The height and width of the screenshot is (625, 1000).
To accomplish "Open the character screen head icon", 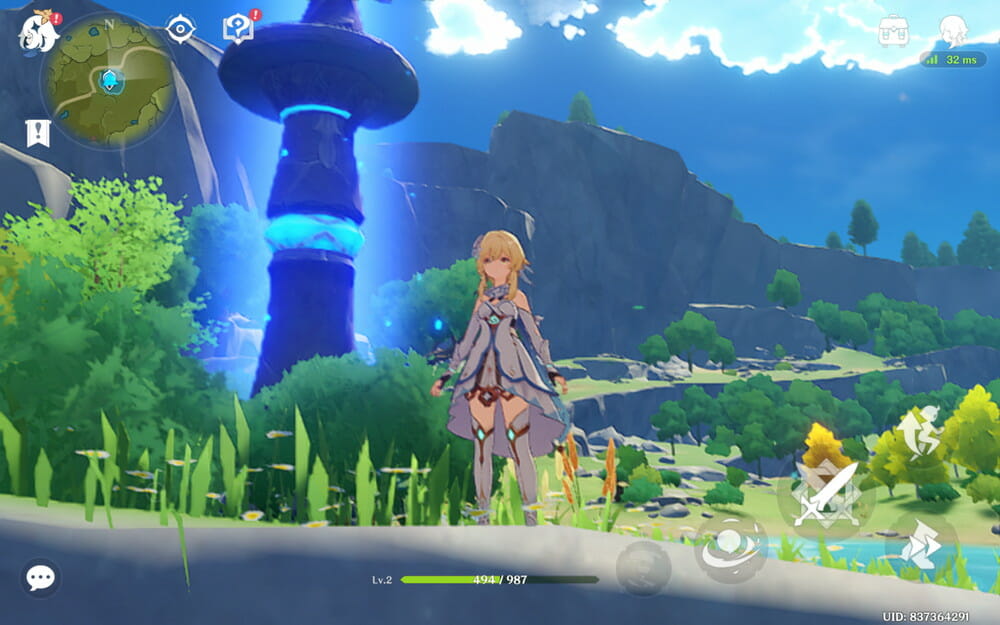I will coord(952,30).
